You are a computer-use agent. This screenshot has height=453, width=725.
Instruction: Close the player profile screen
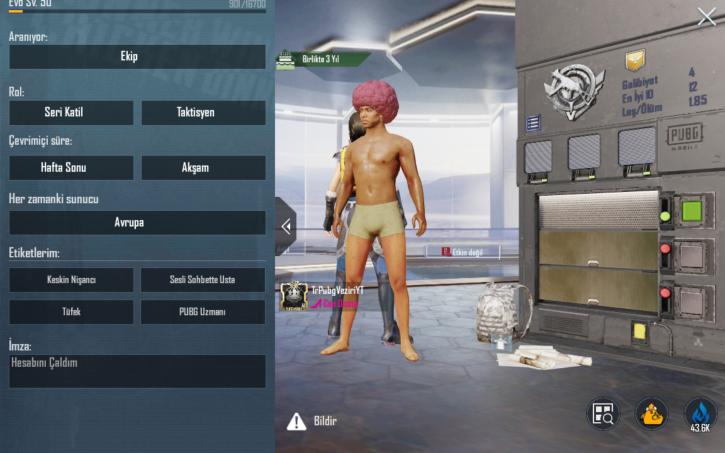point(706,16)
